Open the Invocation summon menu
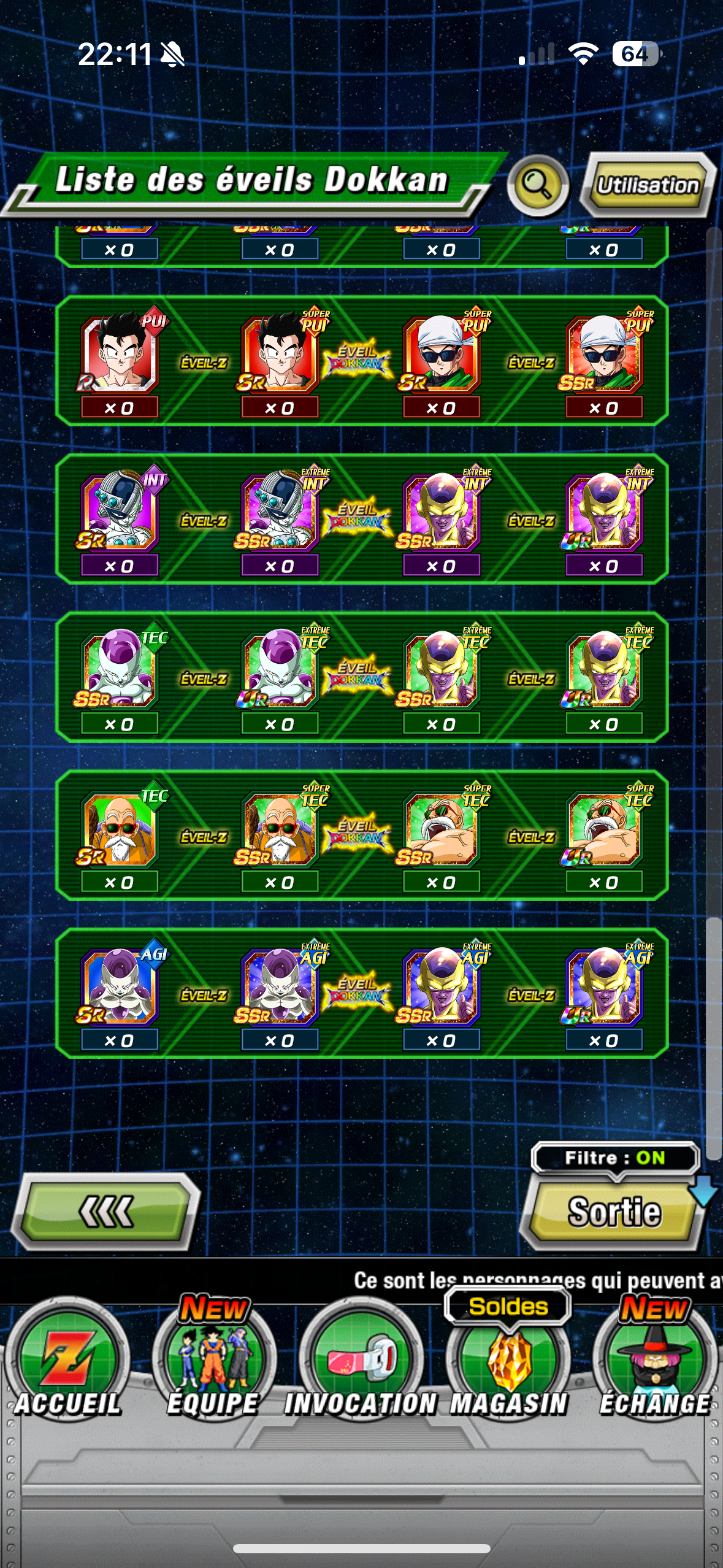This screenshot has width=723, height=1568. [361, 1366]
